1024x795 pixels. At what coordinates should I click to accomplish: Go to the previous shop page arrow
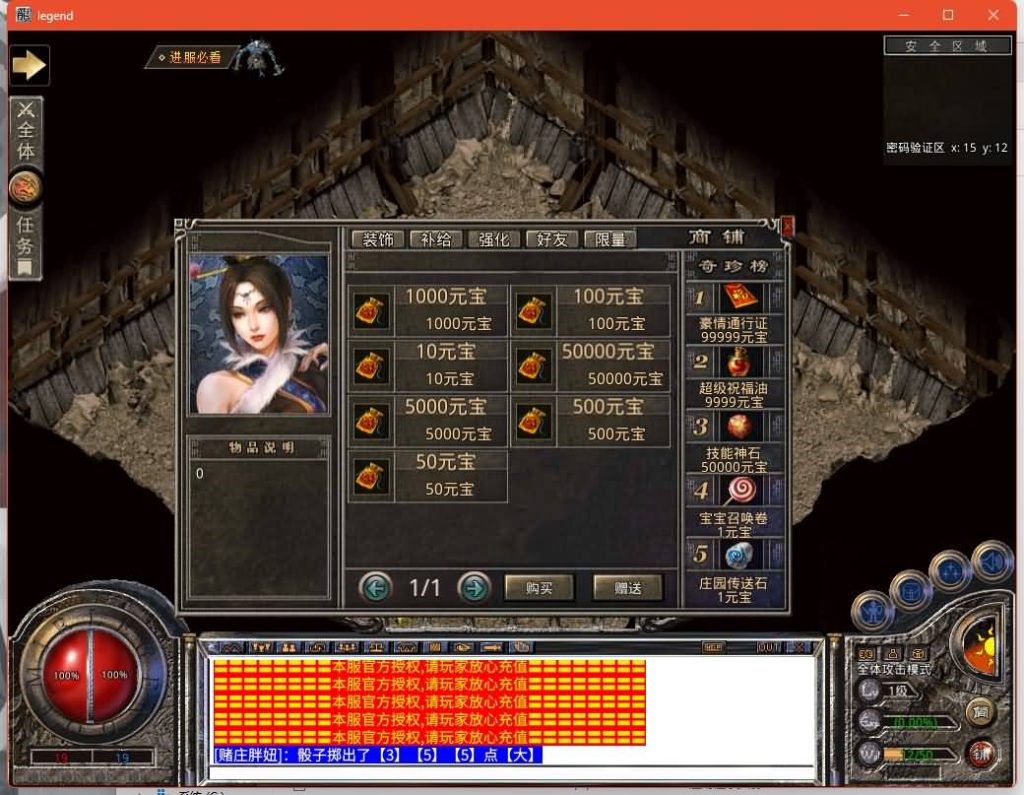pos(376,587)
